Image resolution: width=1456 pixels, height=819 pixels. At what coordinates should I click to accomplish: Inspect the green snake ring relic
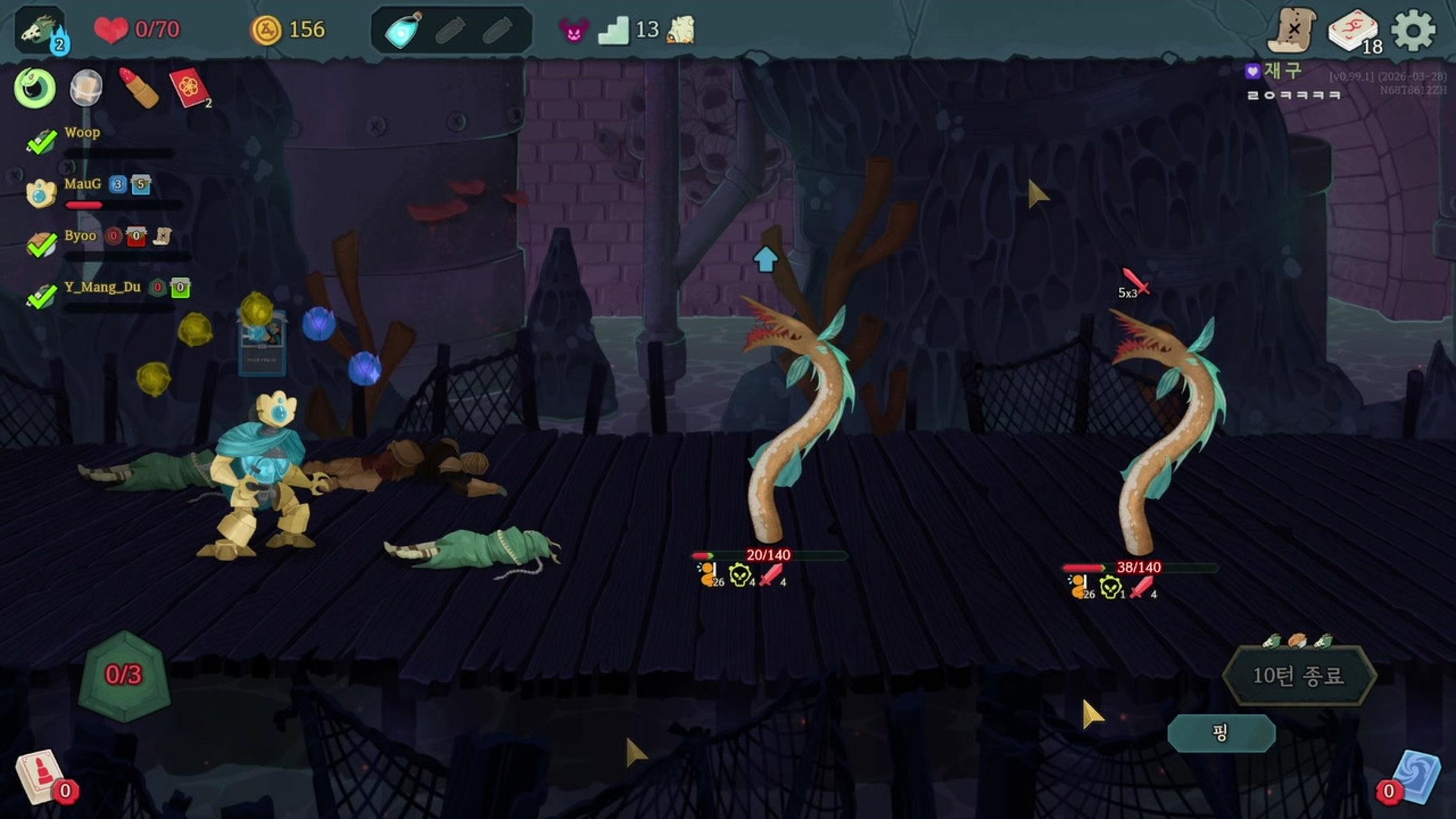pyautogui.click(x=35, y=88)
